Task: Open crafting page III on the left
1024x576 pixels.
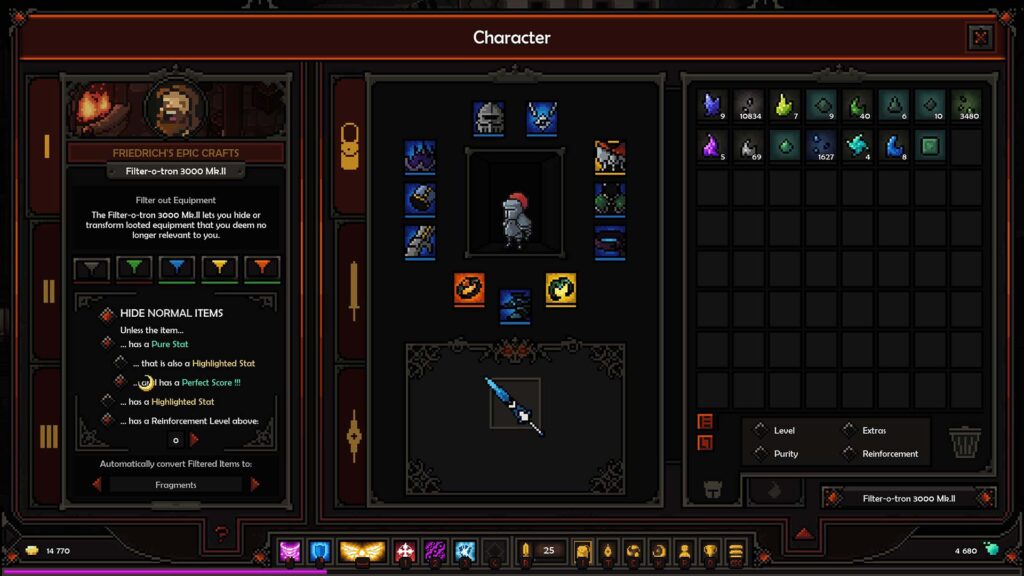Action: click(46, 436)
